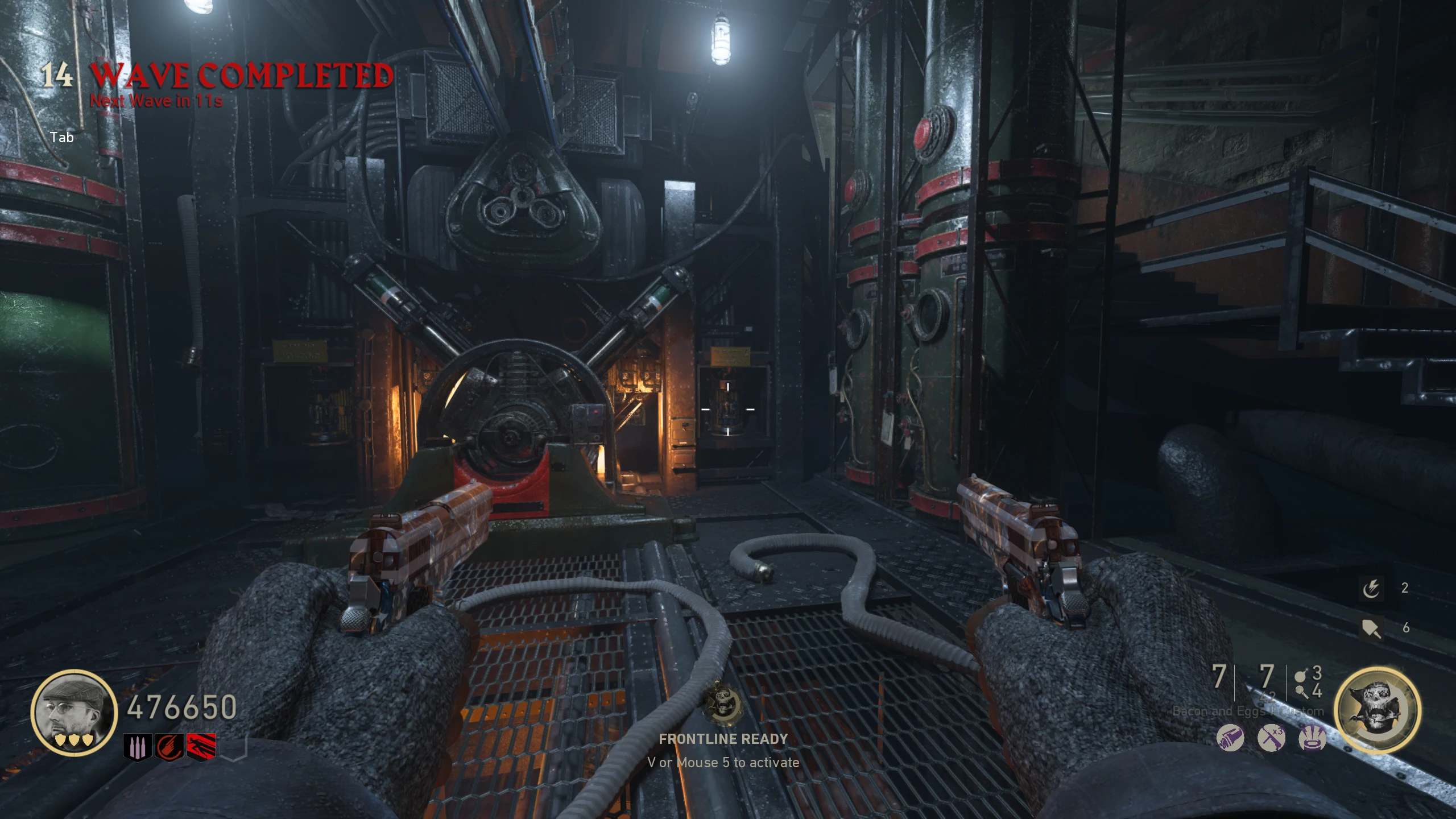Select the red running man perk icon
The width and height of the screenshot is (1456, 819).
[x=202, y=746]
